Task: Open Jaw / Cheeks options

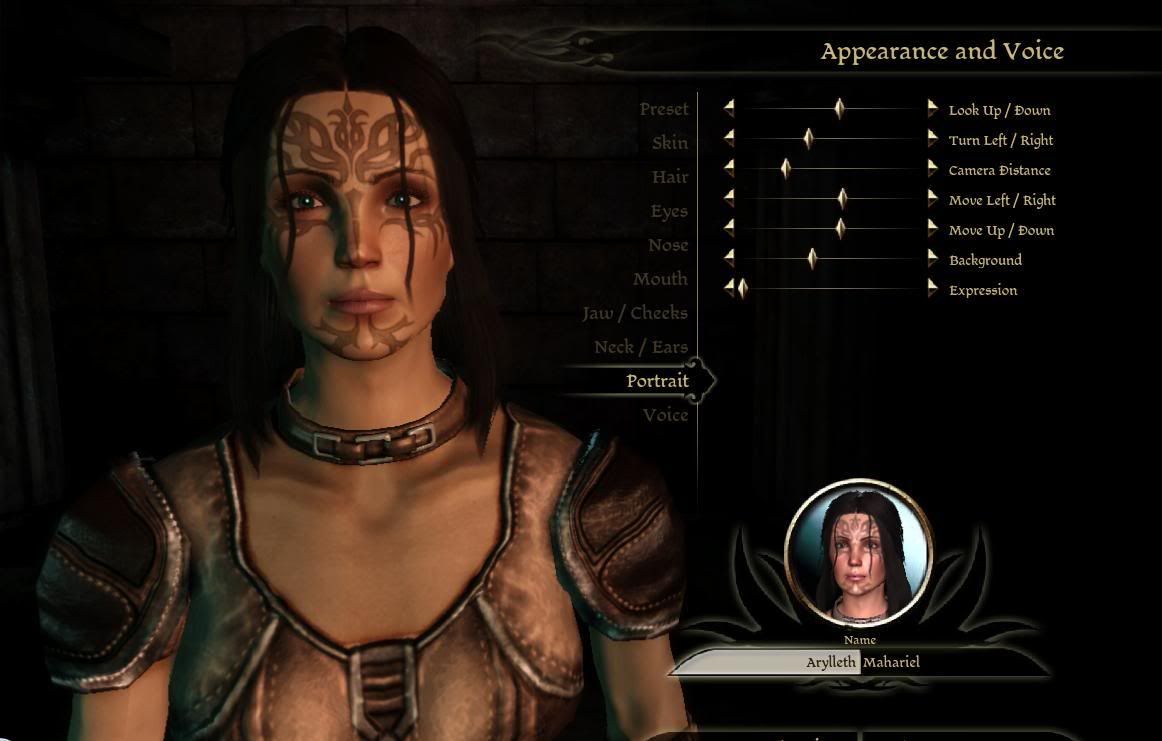Action: pos(635,313)
